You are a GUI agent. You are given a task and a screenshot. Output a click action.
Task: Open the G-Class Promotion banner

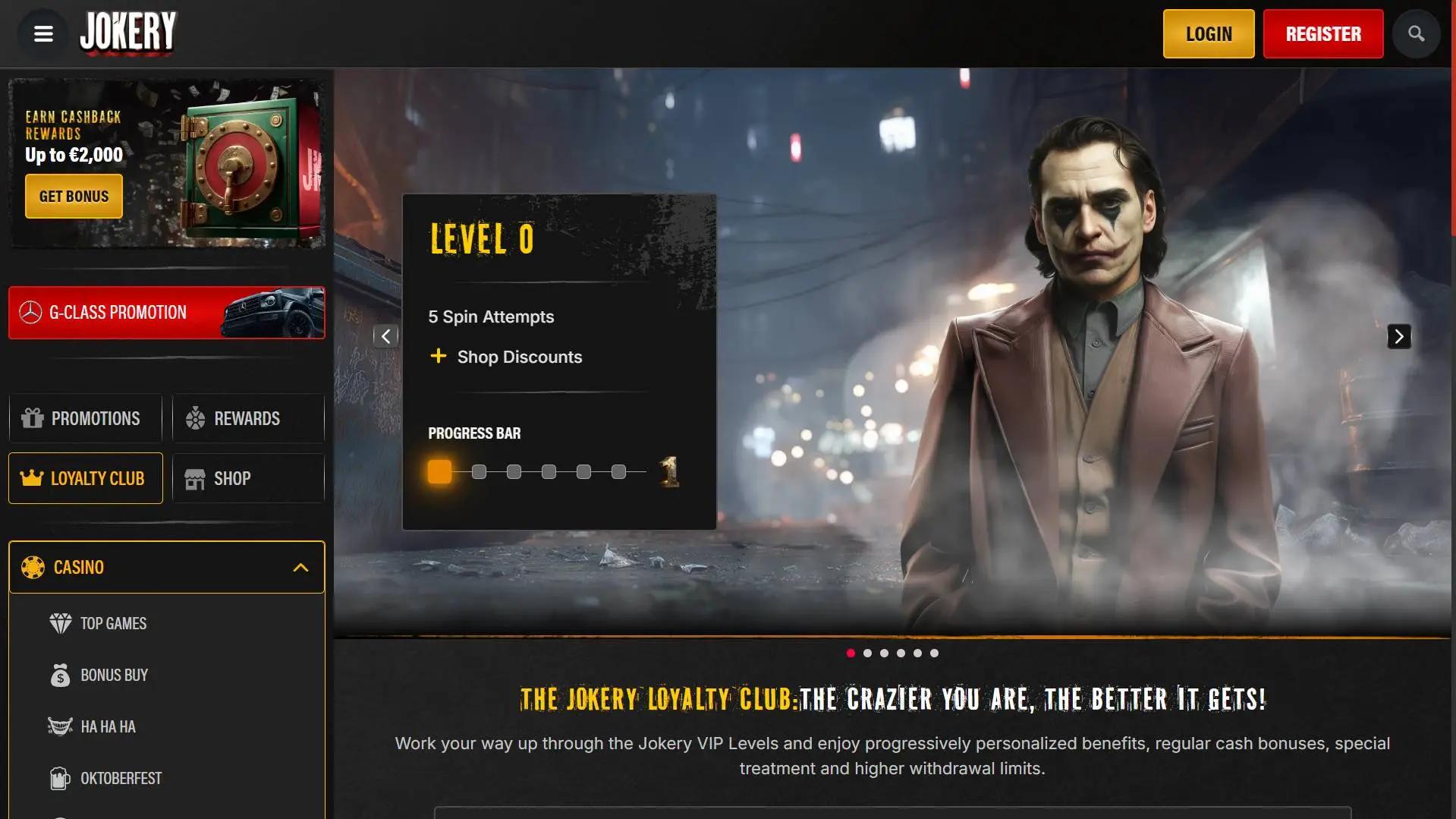(166, 313)
